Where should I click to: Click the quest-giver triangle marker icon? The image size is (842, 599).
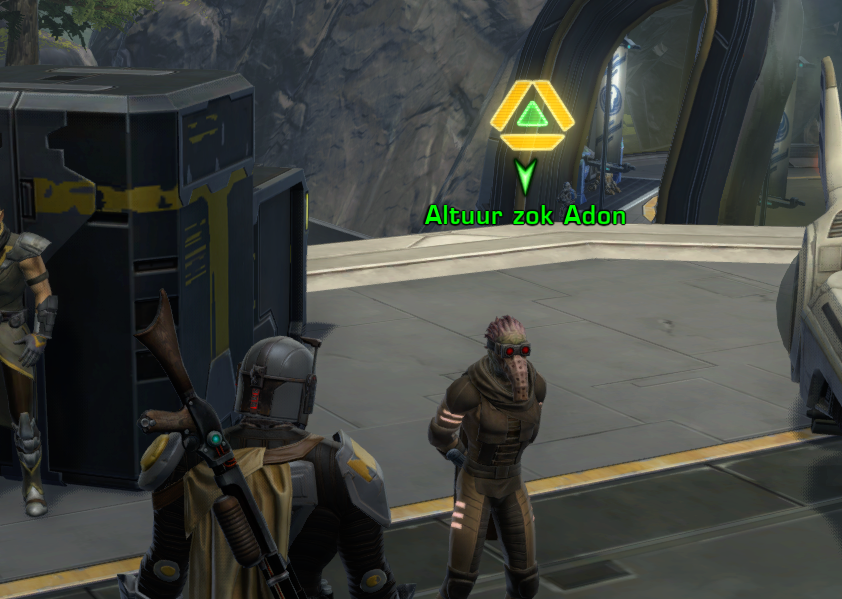pyautogui.click(x=532, y=114)
